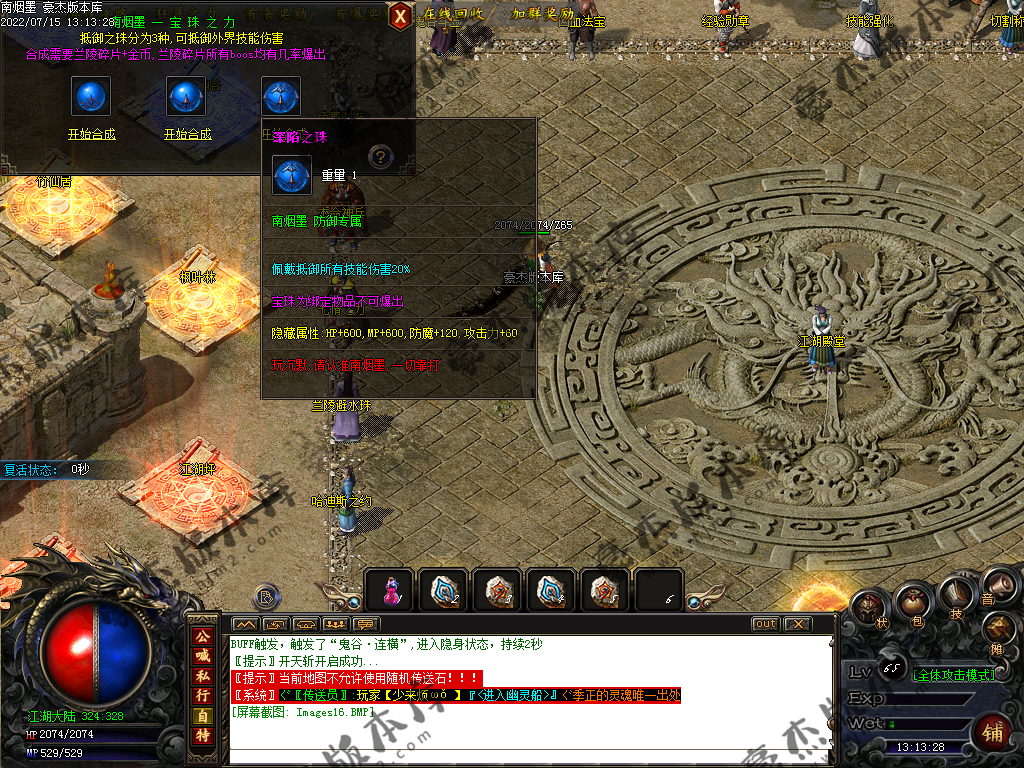Open the red 铺 shop button
Image resolution: width=1024 pixels, height=768 pixels.
tap(993, 731)
